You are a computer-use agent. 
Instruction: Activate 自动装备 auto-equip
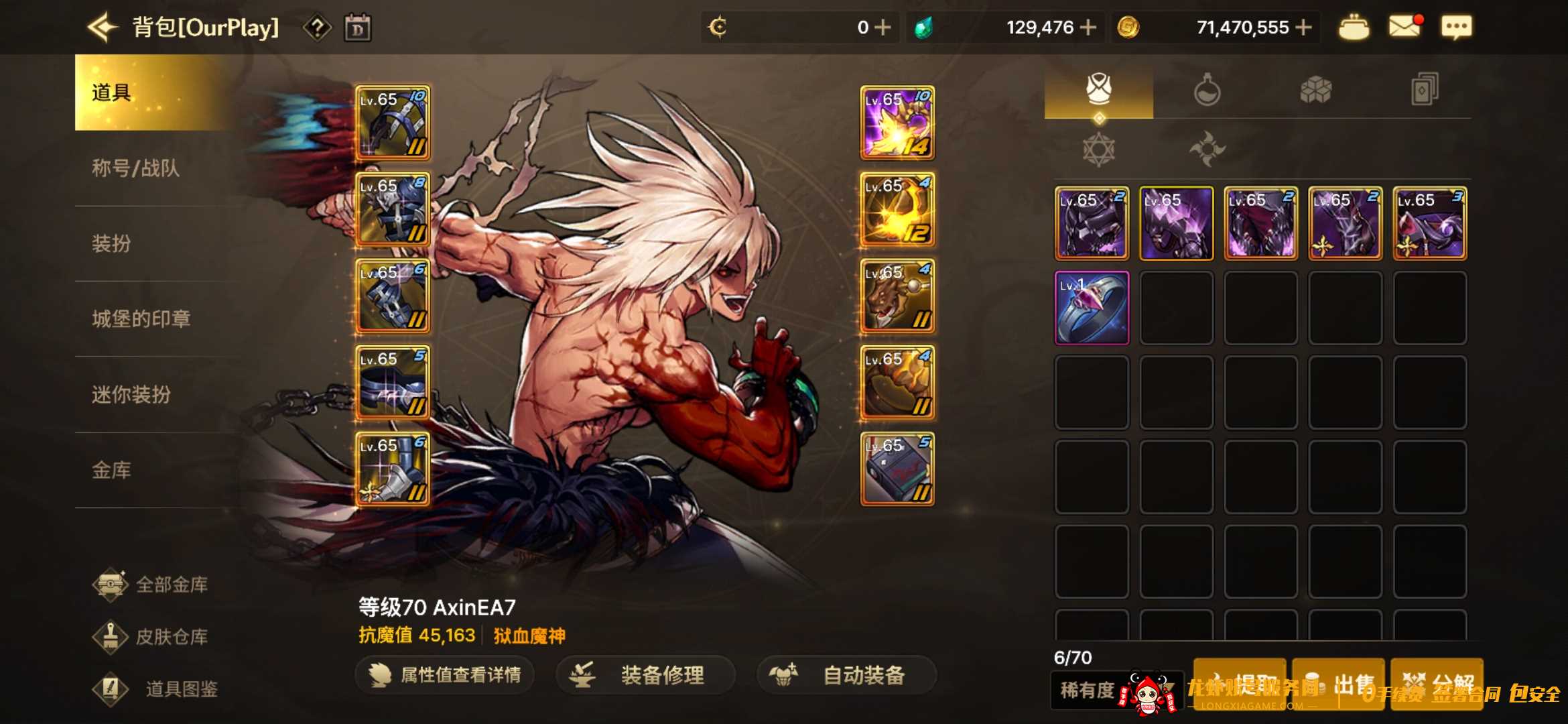pos(847,675)
